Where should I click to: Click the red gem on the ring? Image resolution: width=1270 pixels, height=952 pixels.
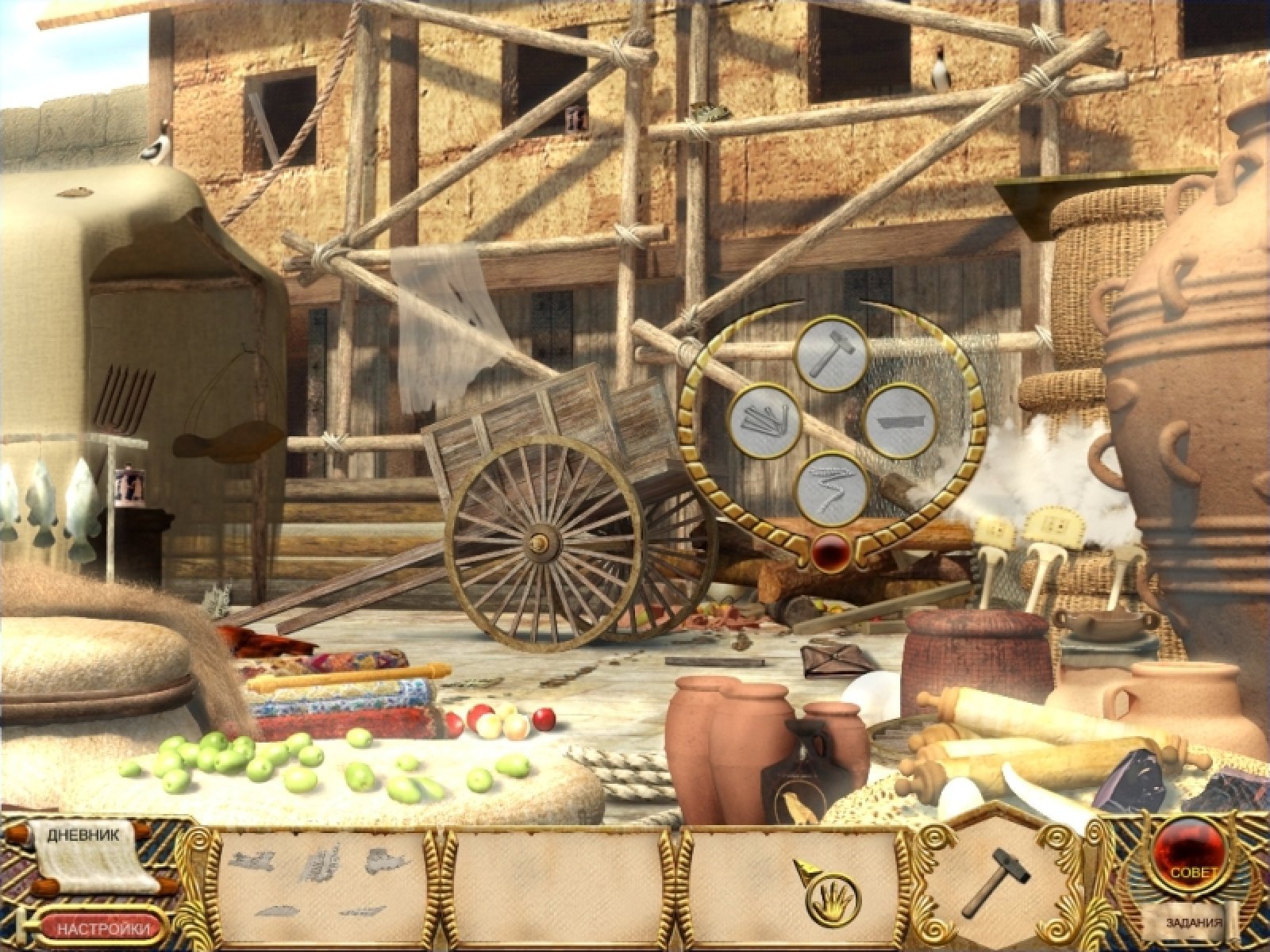(831, 551)
